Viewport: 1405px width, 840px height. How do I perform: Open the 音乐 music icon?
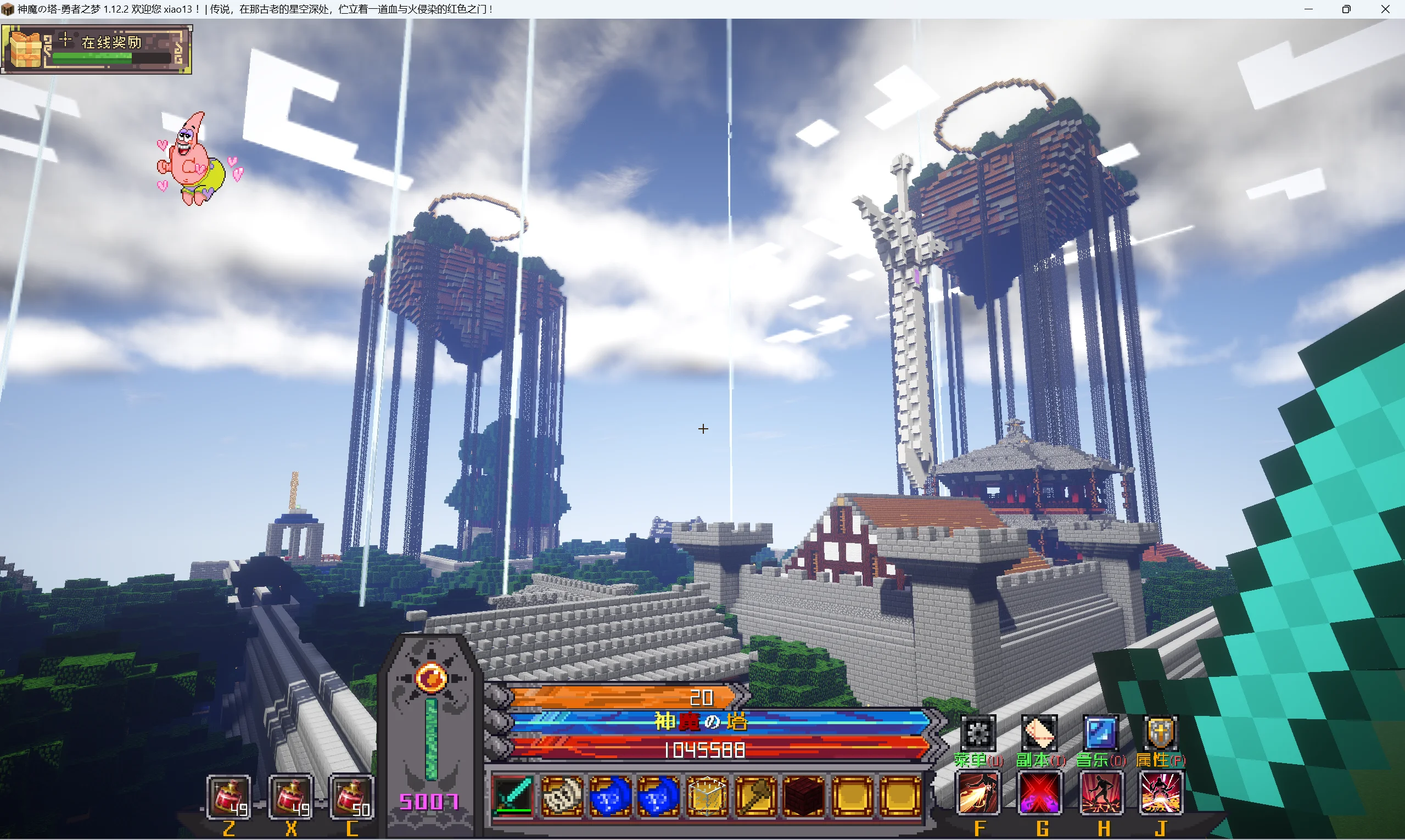[x=1100, y=733]
